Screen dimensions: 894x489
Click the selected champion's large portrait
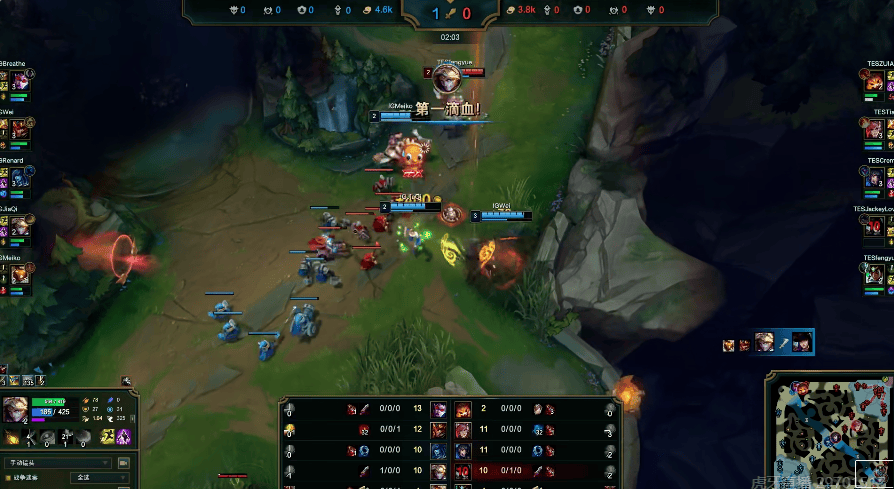tap(15, 410)
